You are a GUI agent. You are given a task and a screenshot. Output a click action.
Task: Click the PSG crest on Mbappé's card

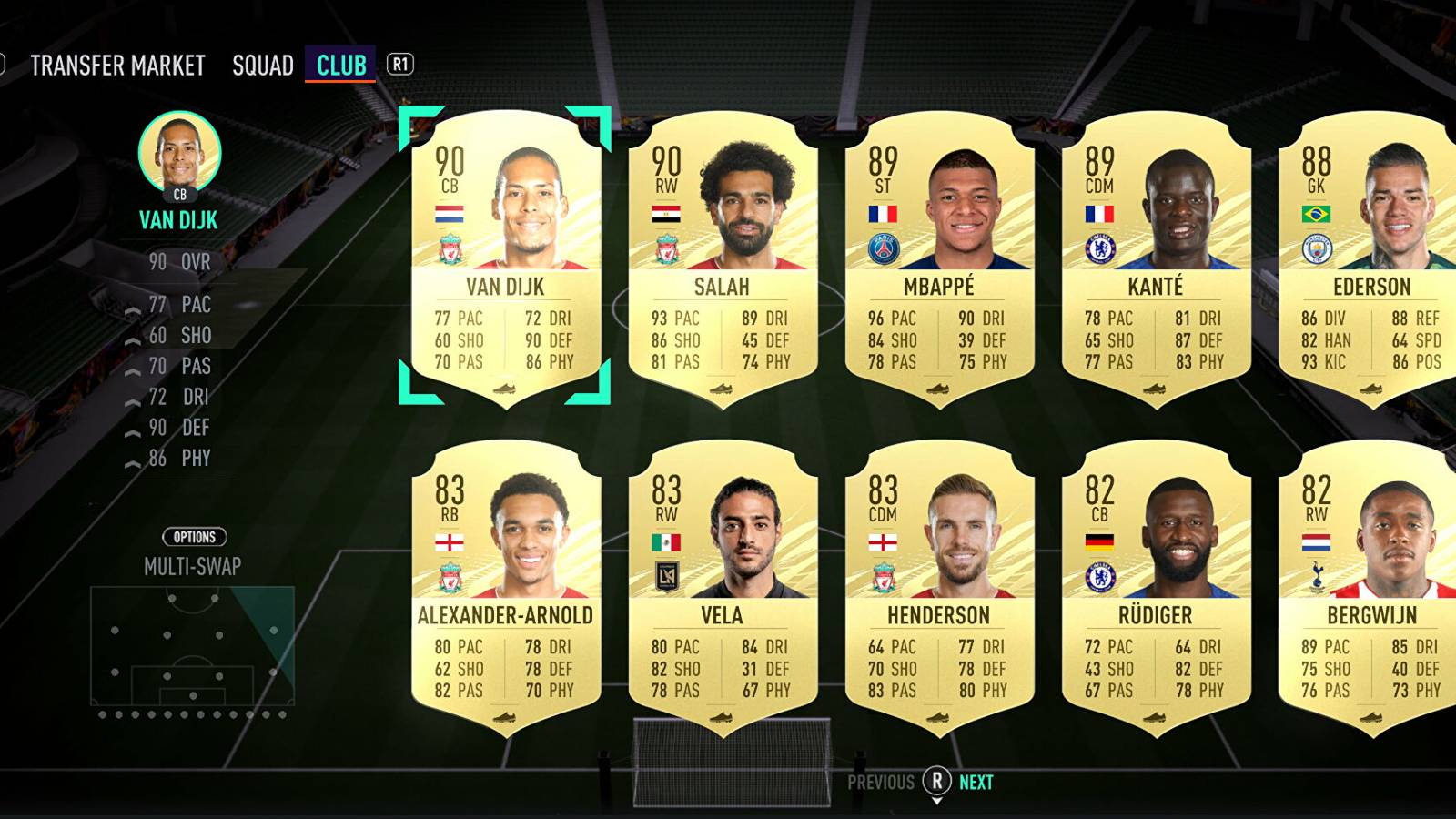[883, 248]
